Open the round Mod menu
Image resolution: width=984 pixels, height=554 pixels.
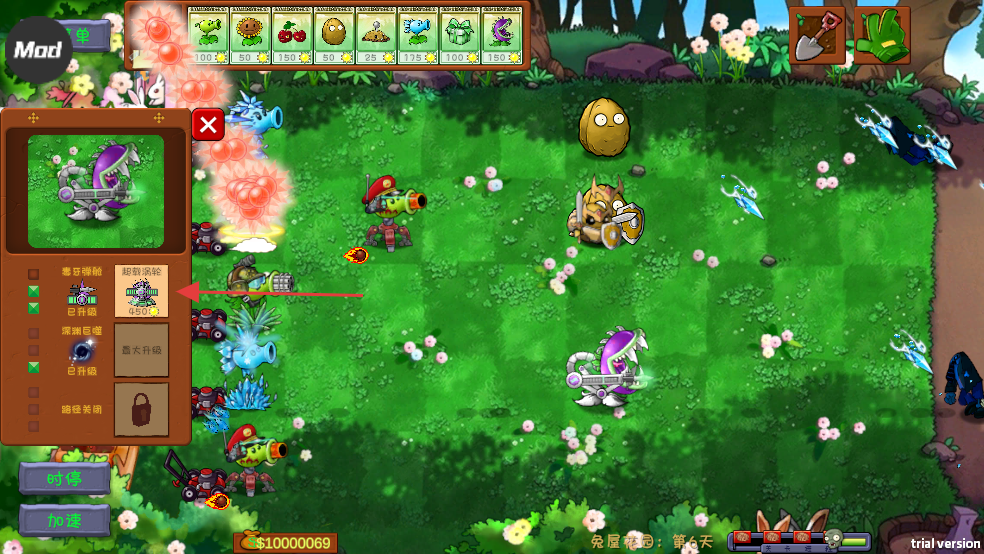pos(38,48)
